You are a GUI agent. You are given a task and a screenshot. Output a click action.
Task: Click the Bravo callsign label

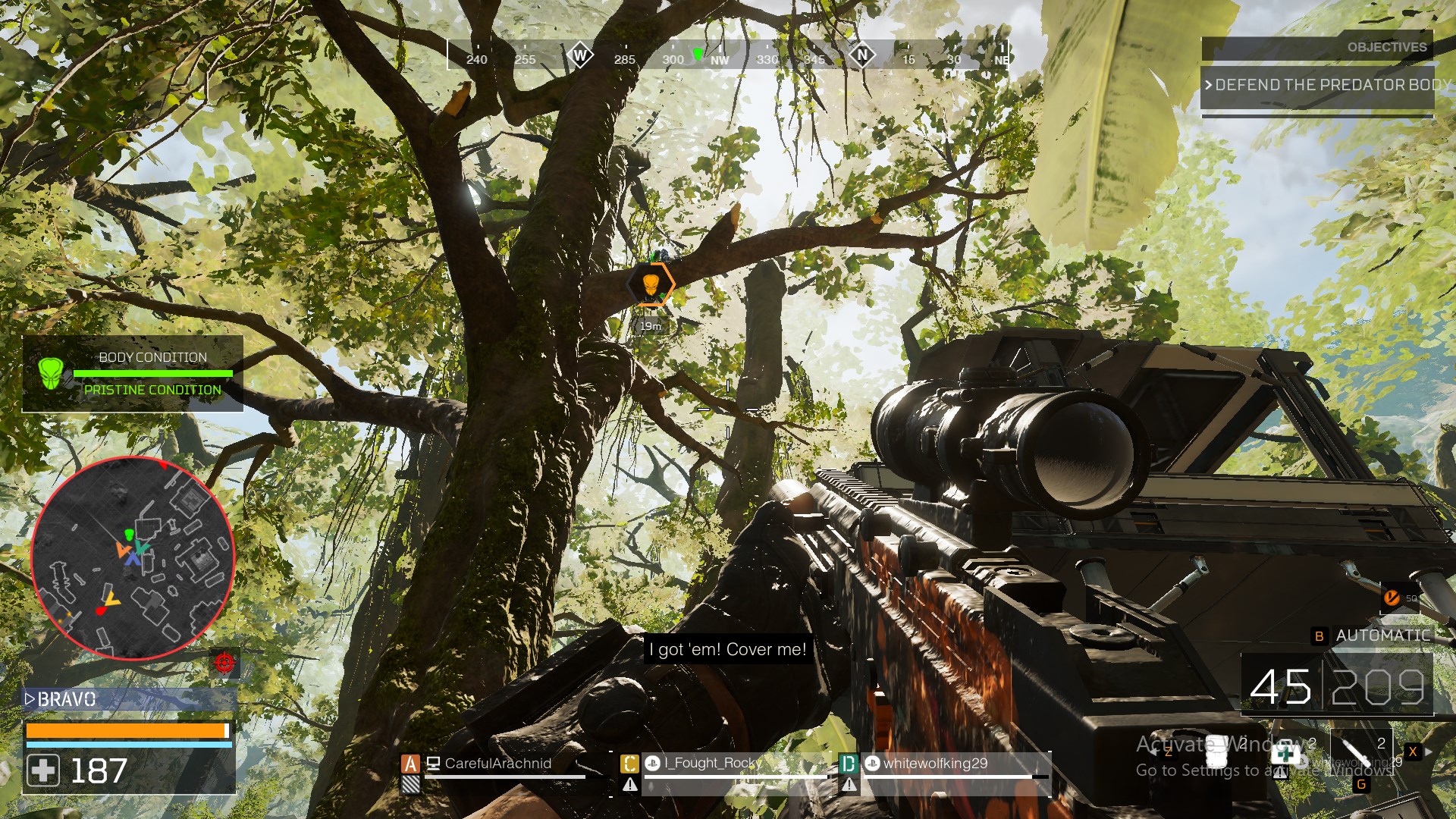point(67,699)
